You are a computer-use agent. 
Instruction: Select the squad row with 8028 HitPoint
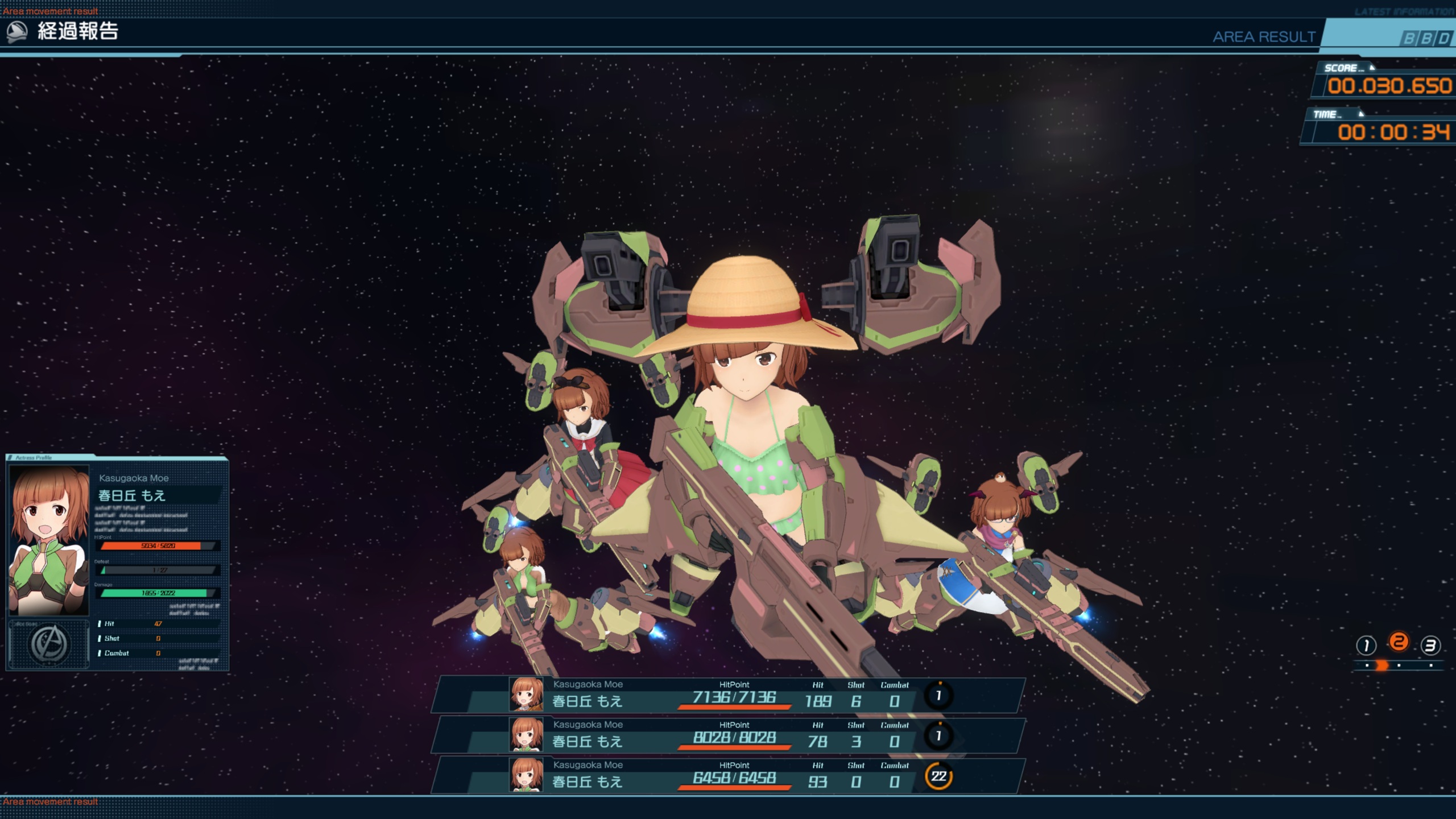click(728, 735)
